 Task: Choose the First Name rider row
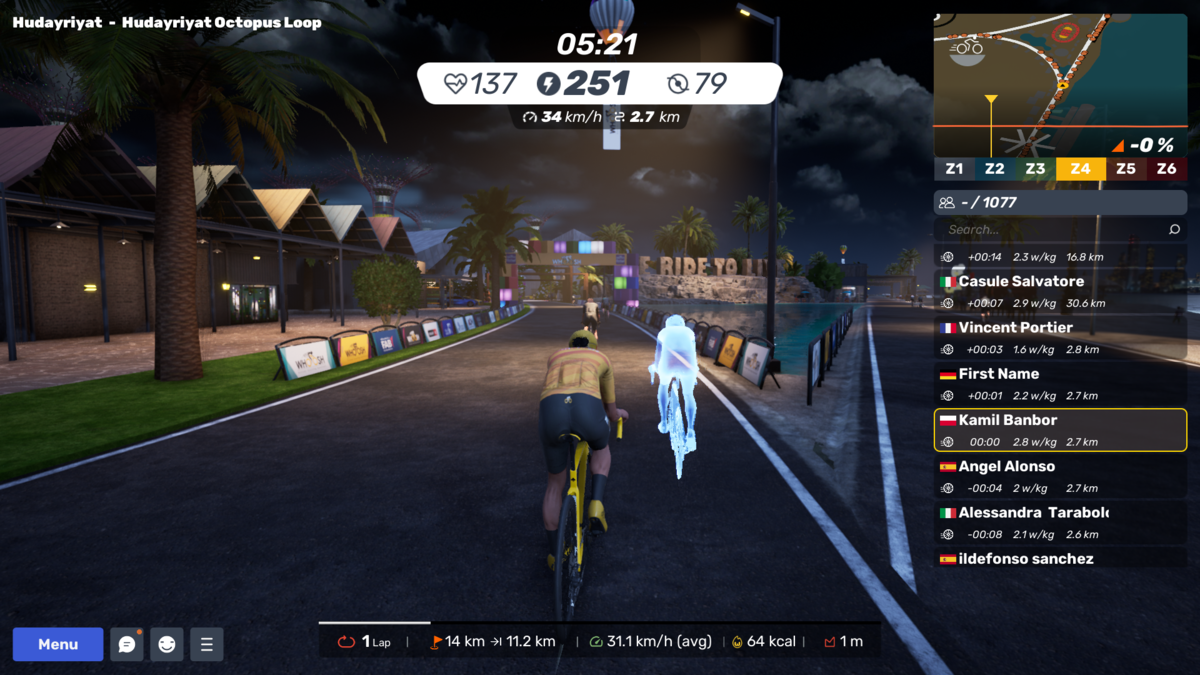pos(1060,384)
